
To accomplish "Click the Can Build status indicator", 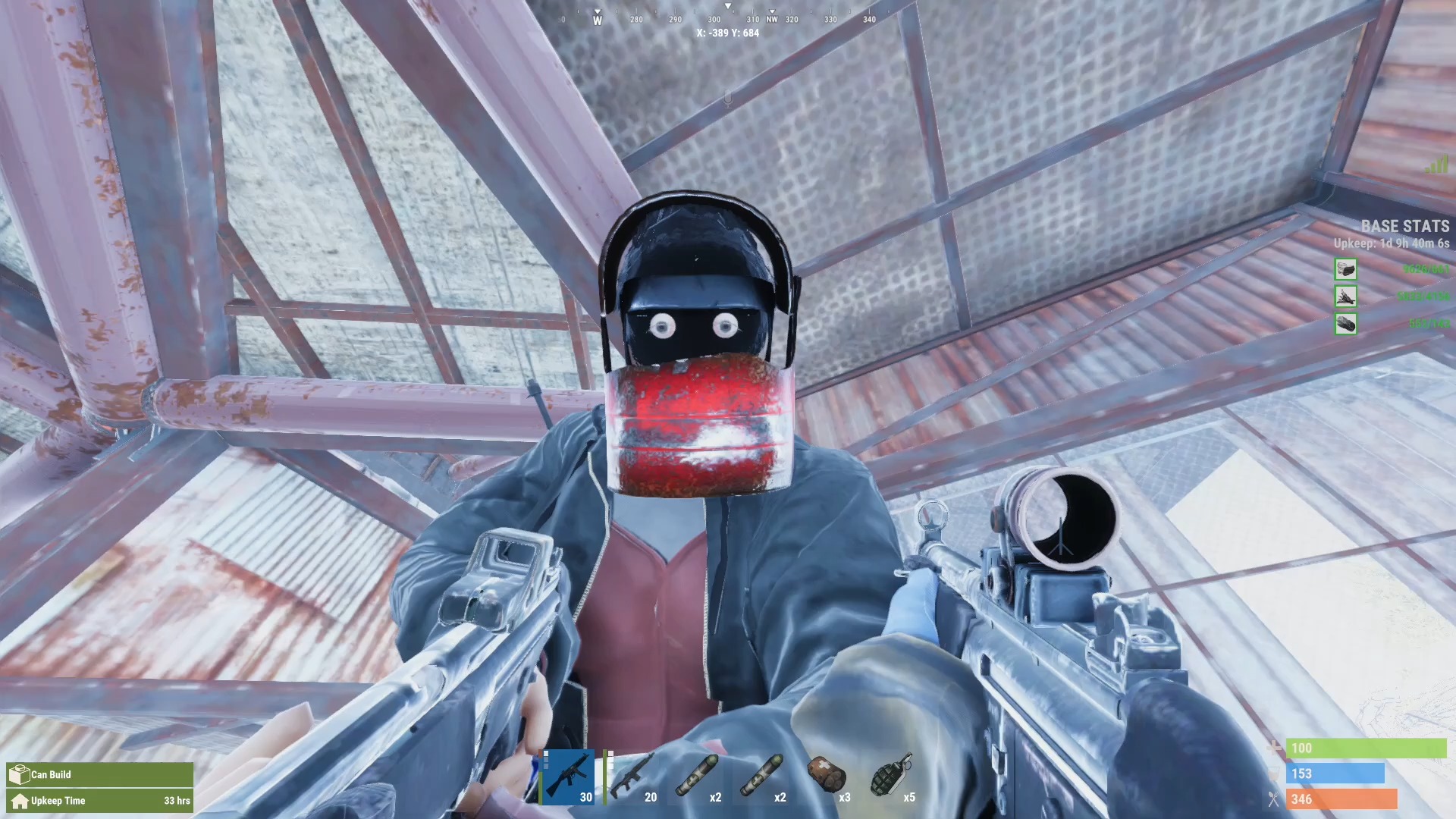I will point(99,774).
